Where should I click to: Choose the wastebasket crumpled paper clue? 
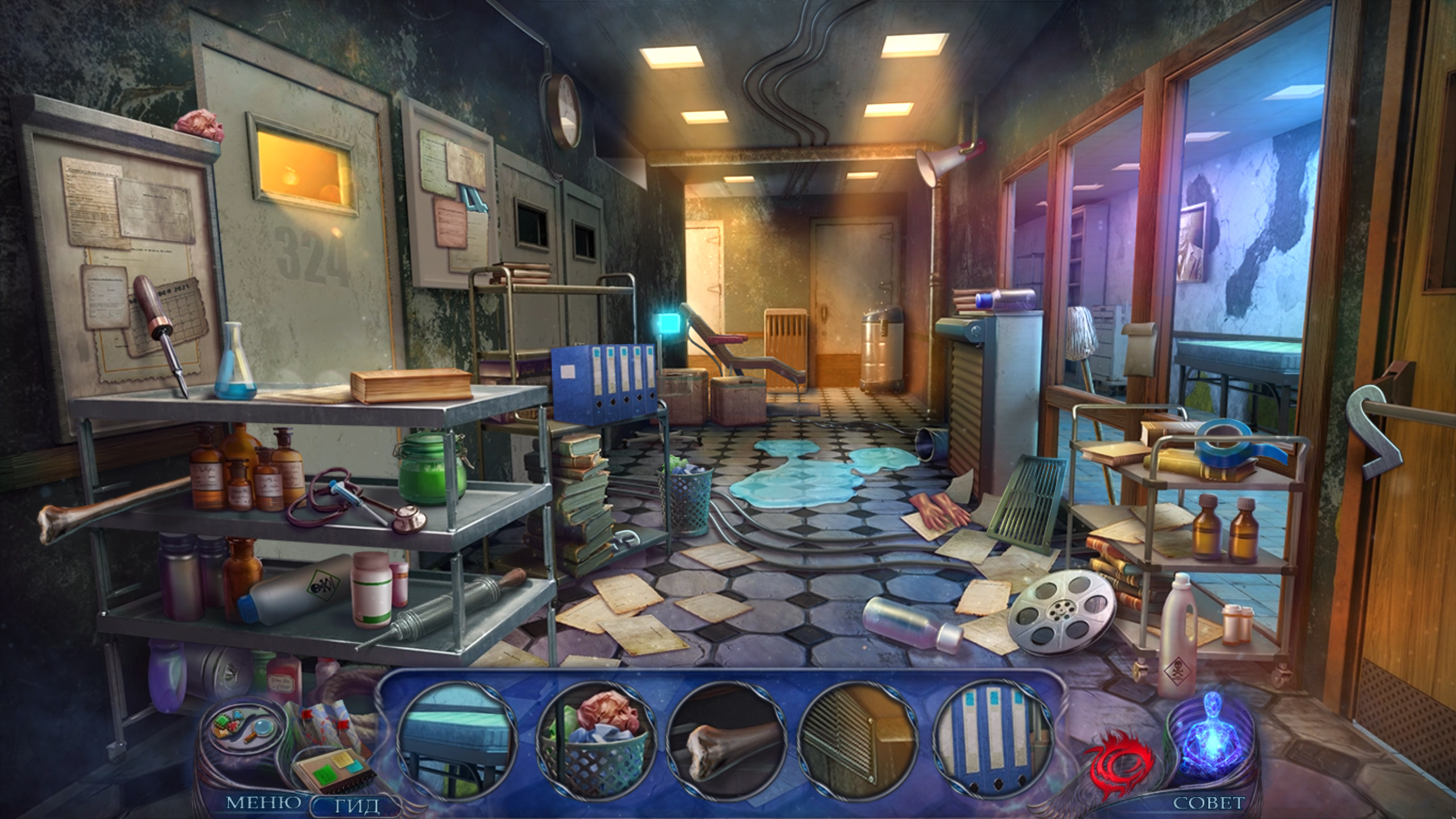(x=595, y=741)
